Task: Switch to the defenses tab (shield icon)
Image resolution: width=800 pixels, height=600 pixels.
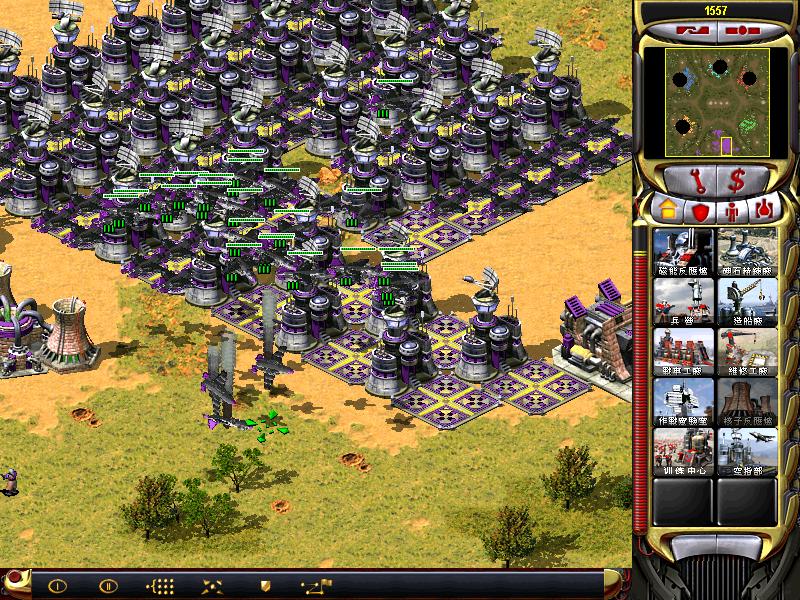Action: [701, 212]
